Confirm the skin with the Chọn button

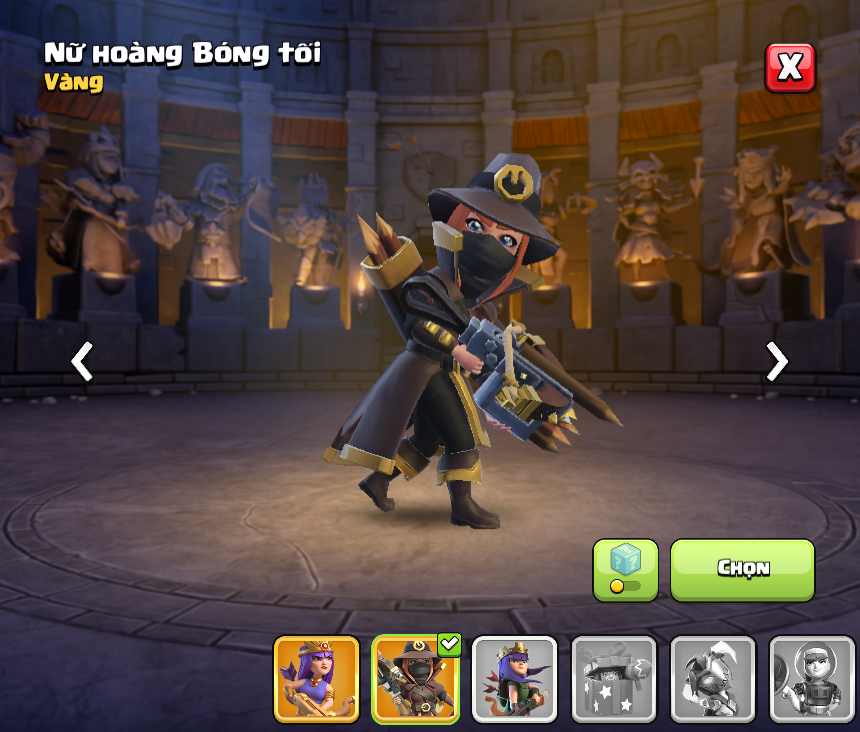click(x=742, y=570)
